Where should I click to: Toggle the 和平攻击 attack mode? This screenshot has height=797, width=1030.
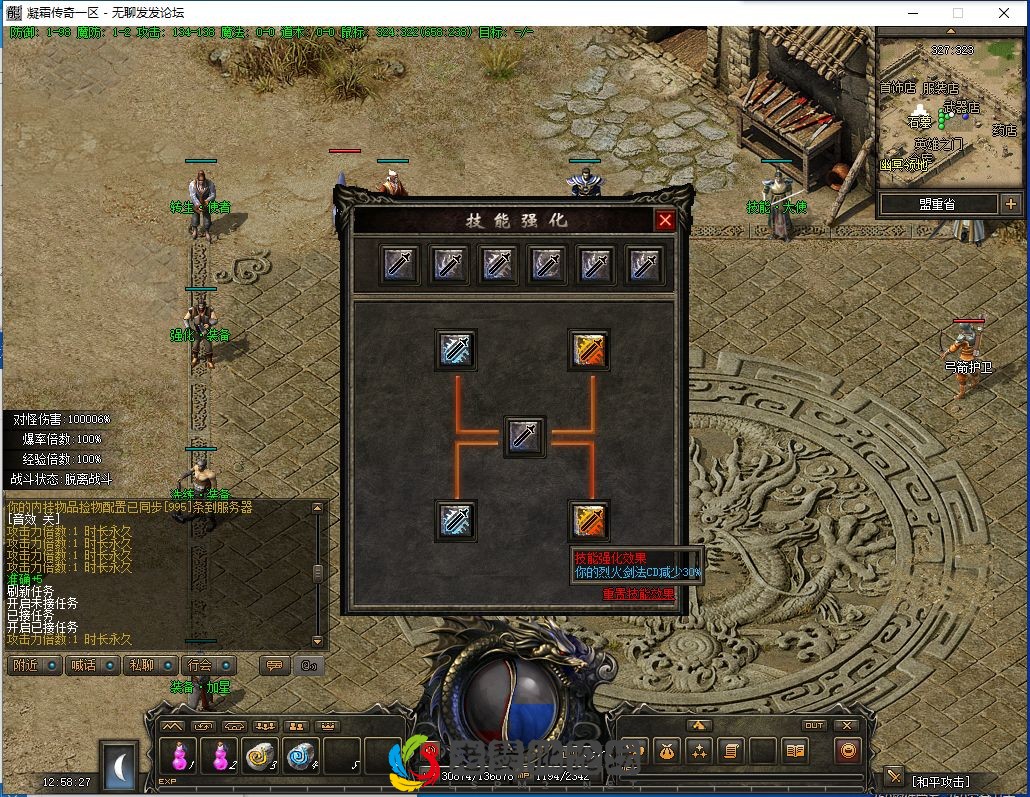[939, 781]
